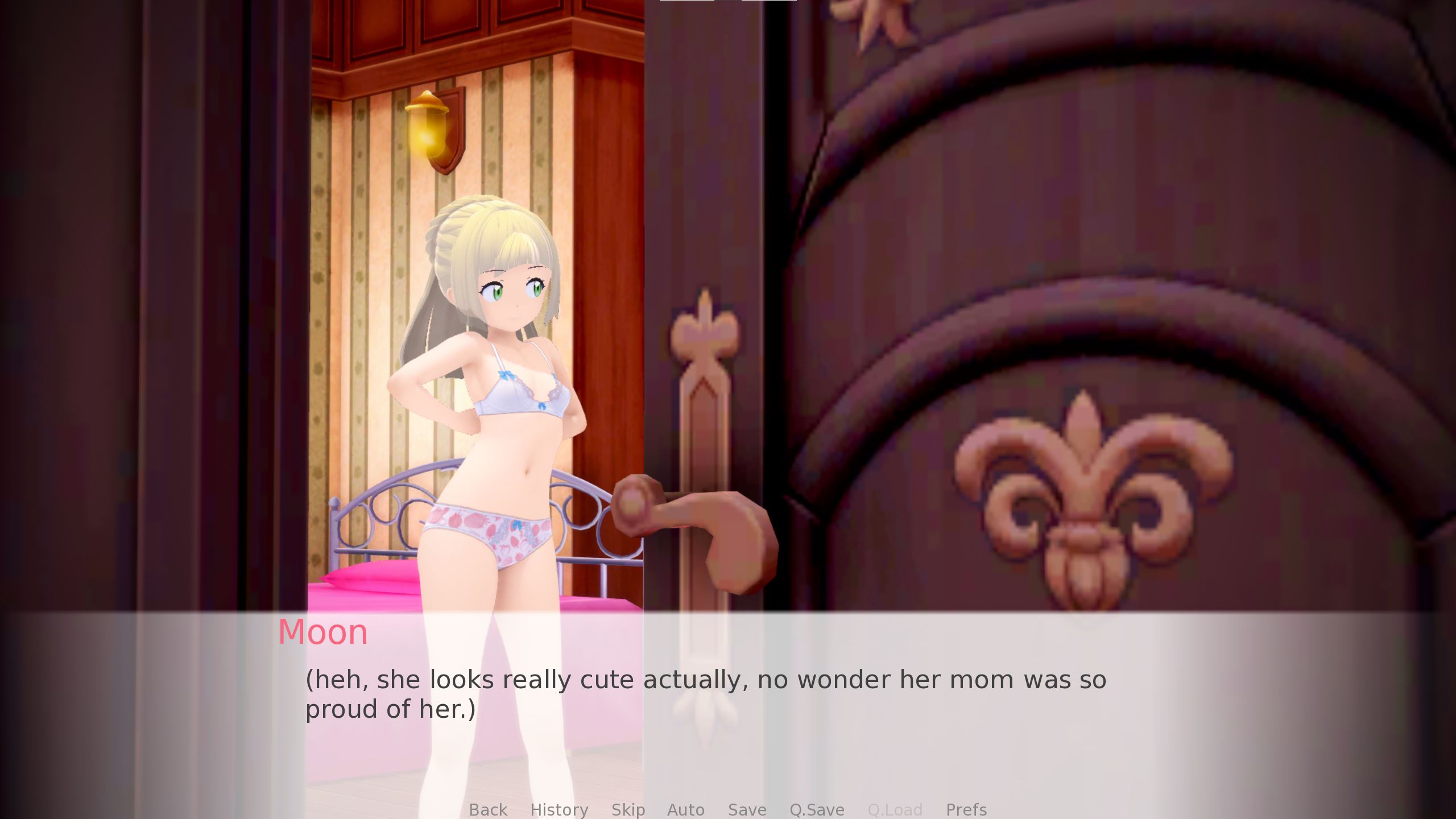Viewport: 1456px width, 819px height.
Task: Toggle Skip mode
Action: [628, 810]
